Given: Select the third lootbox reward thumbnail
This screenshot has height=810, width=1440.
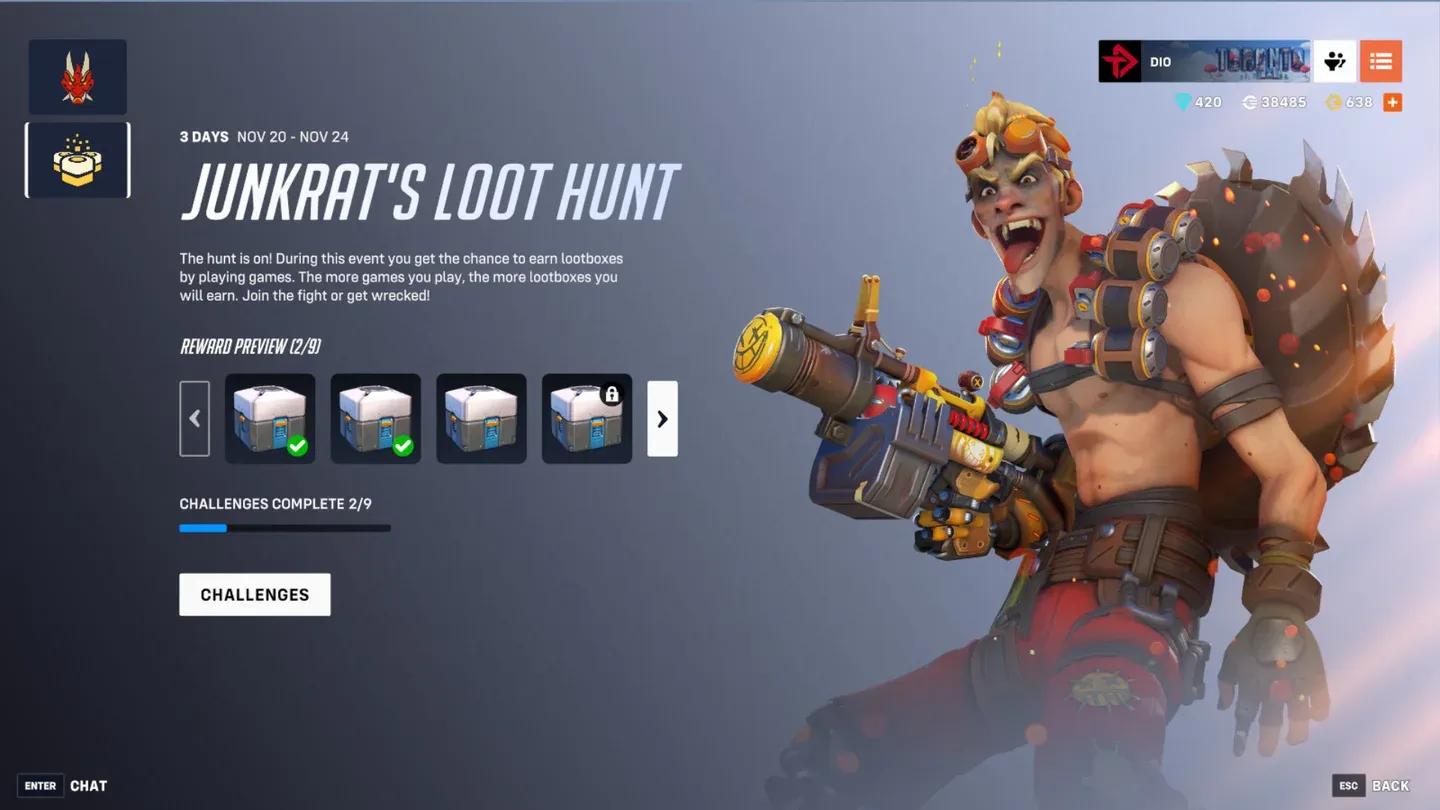Looking at the screenshot, I should click(481, 418).
